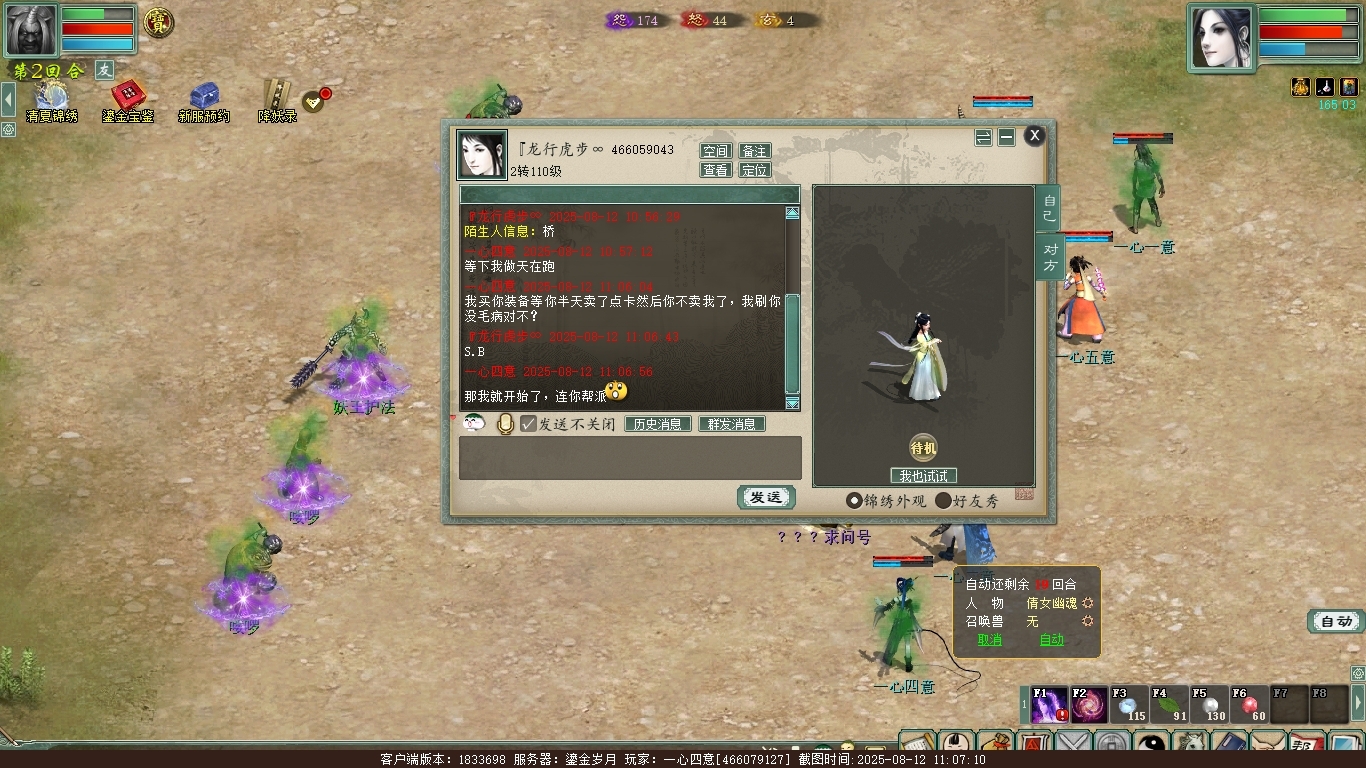Open the 降妖录 scroll icon
Viewport: 1366px width, 768px height.
click(x=277, y=99)
